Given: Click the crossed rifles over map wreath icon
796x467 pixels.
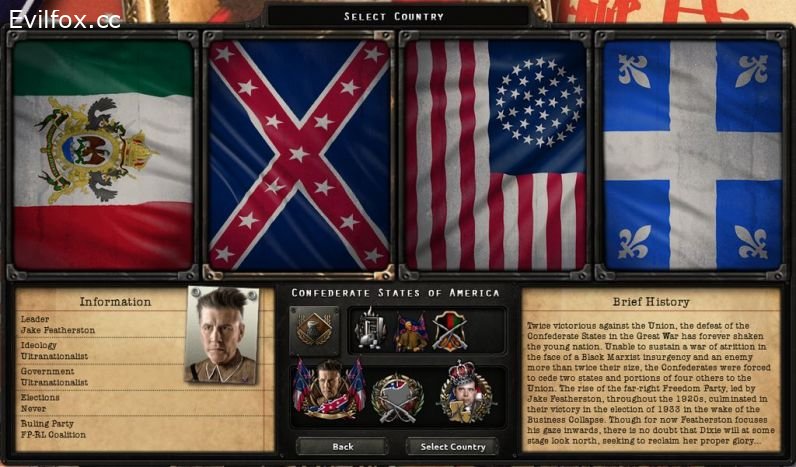Looking at the screenshot, I should tap(397, 395).
